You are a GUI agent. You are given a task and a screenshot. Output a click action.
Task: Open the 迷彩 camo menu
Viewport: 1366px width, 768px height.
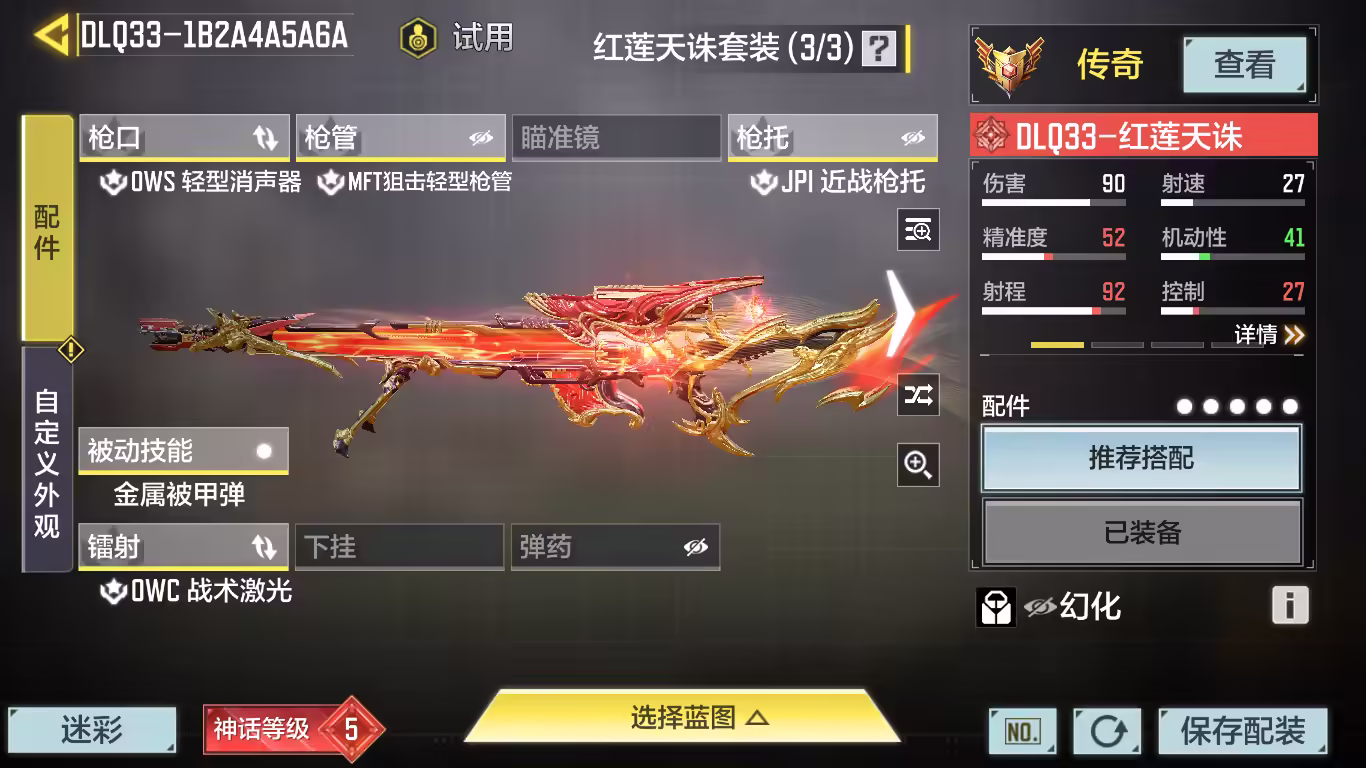click(92, 730)
